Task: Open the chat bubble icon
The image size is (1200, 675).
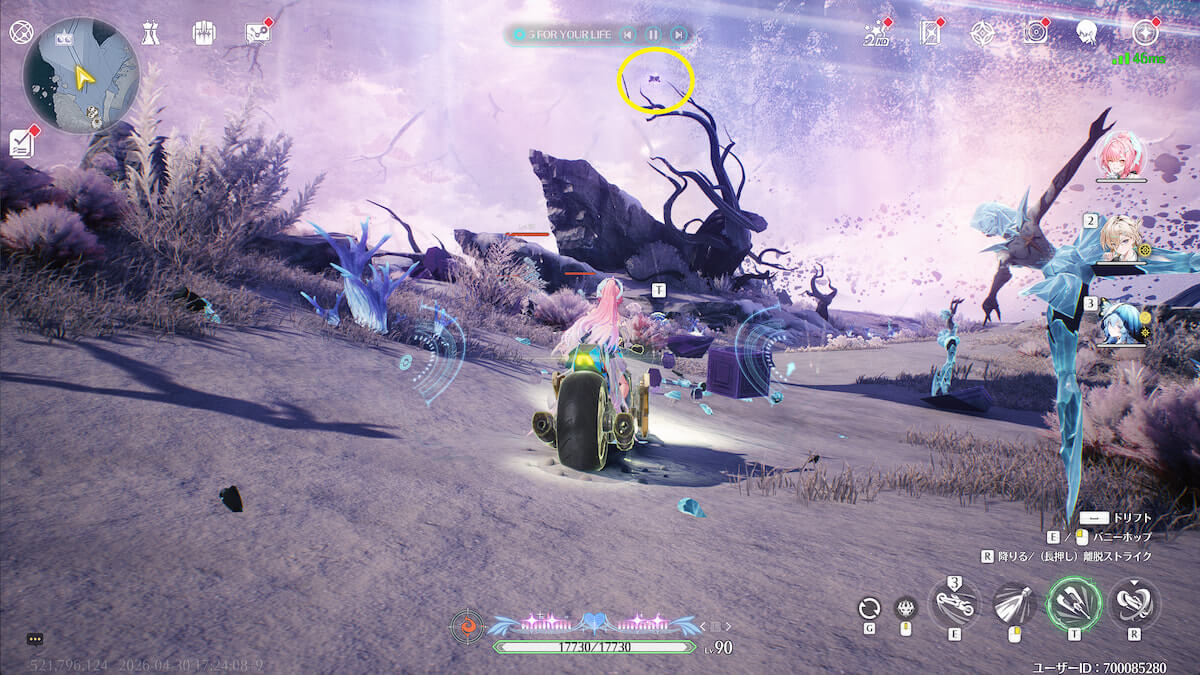Action: click(x=35, y=638)
